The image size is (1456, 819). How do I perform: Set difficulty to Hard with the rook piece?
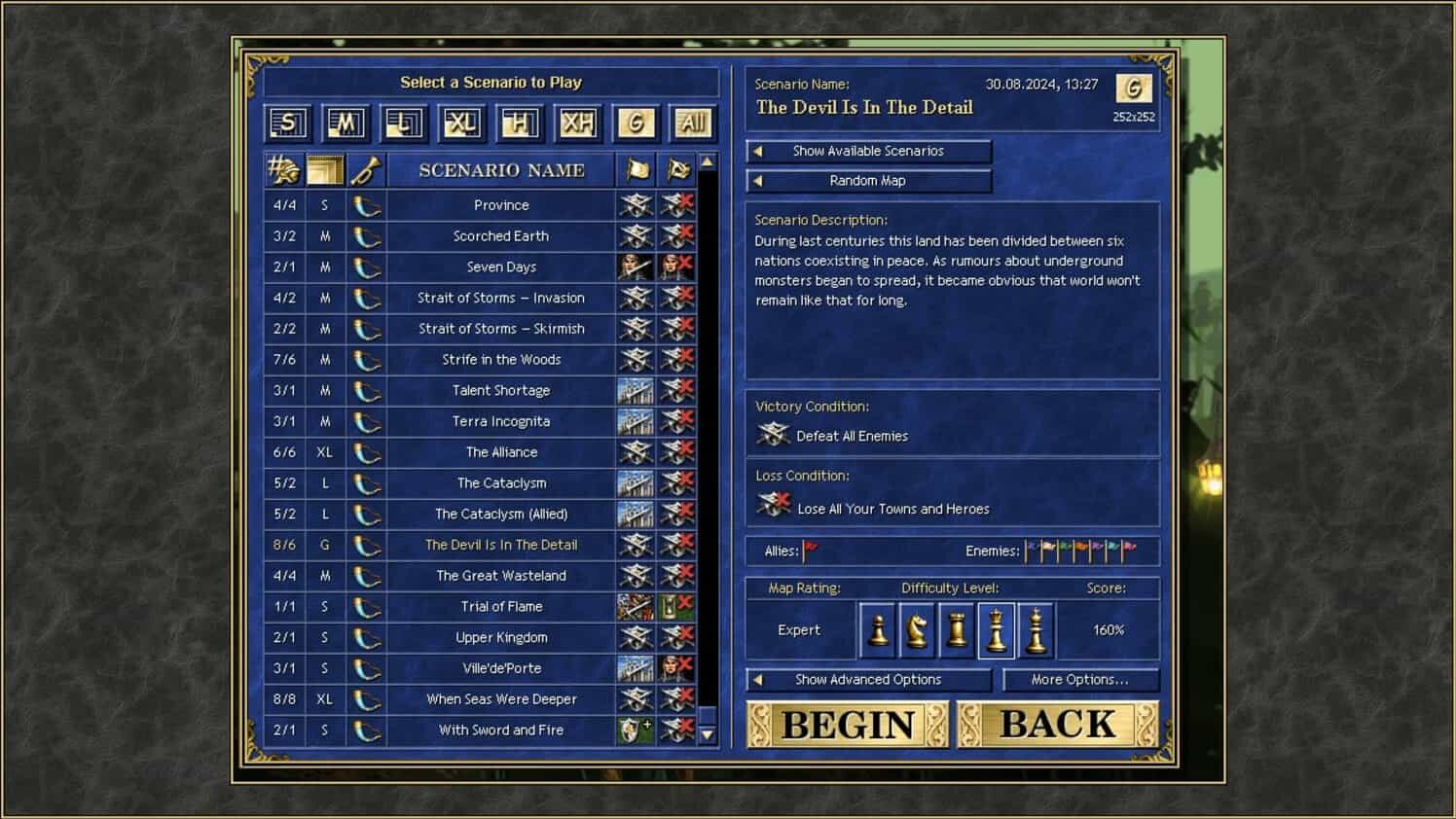(x=957, y=629)
